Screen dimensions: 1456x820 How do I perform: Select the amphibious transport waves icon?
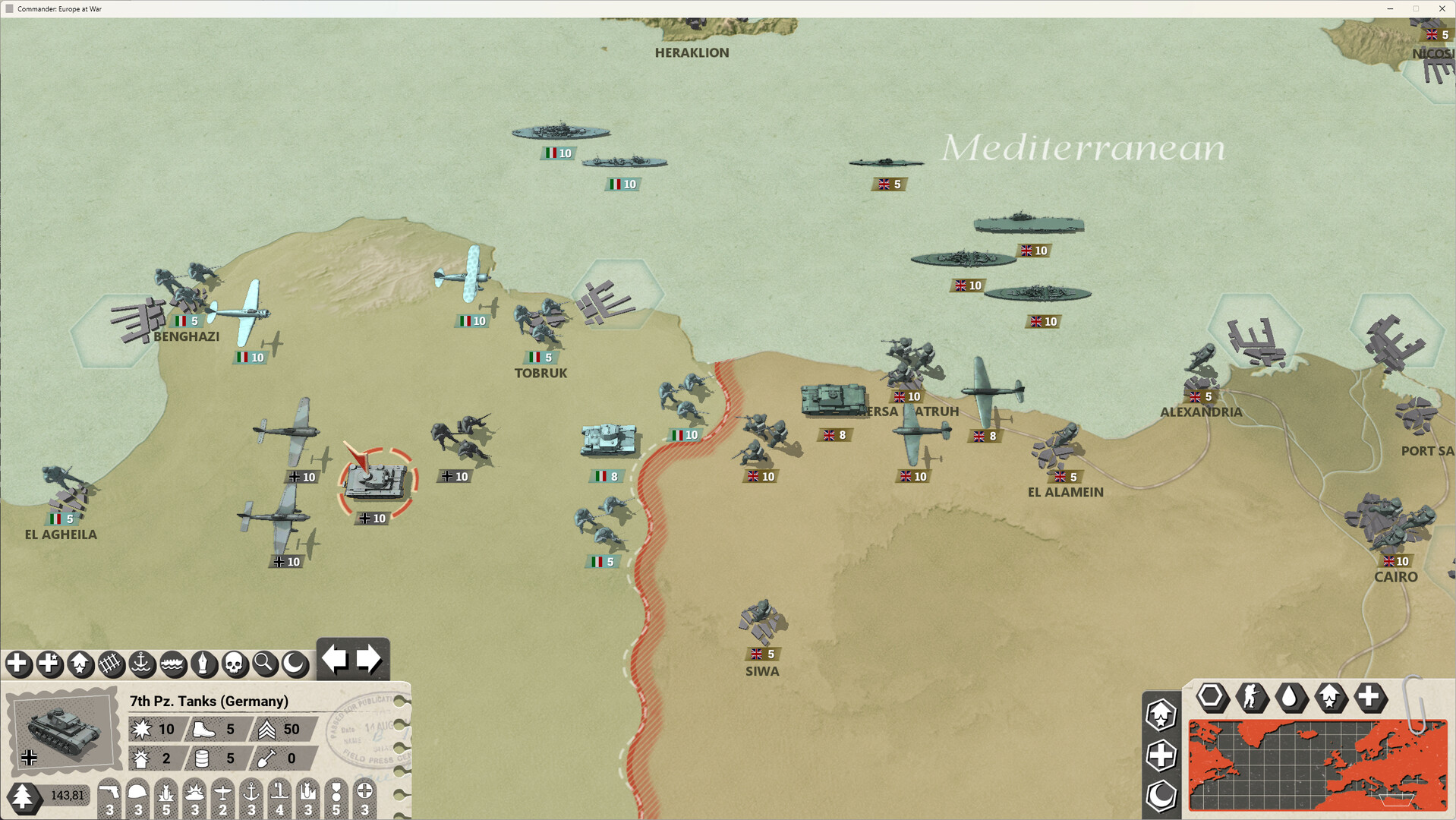[172, 664]
